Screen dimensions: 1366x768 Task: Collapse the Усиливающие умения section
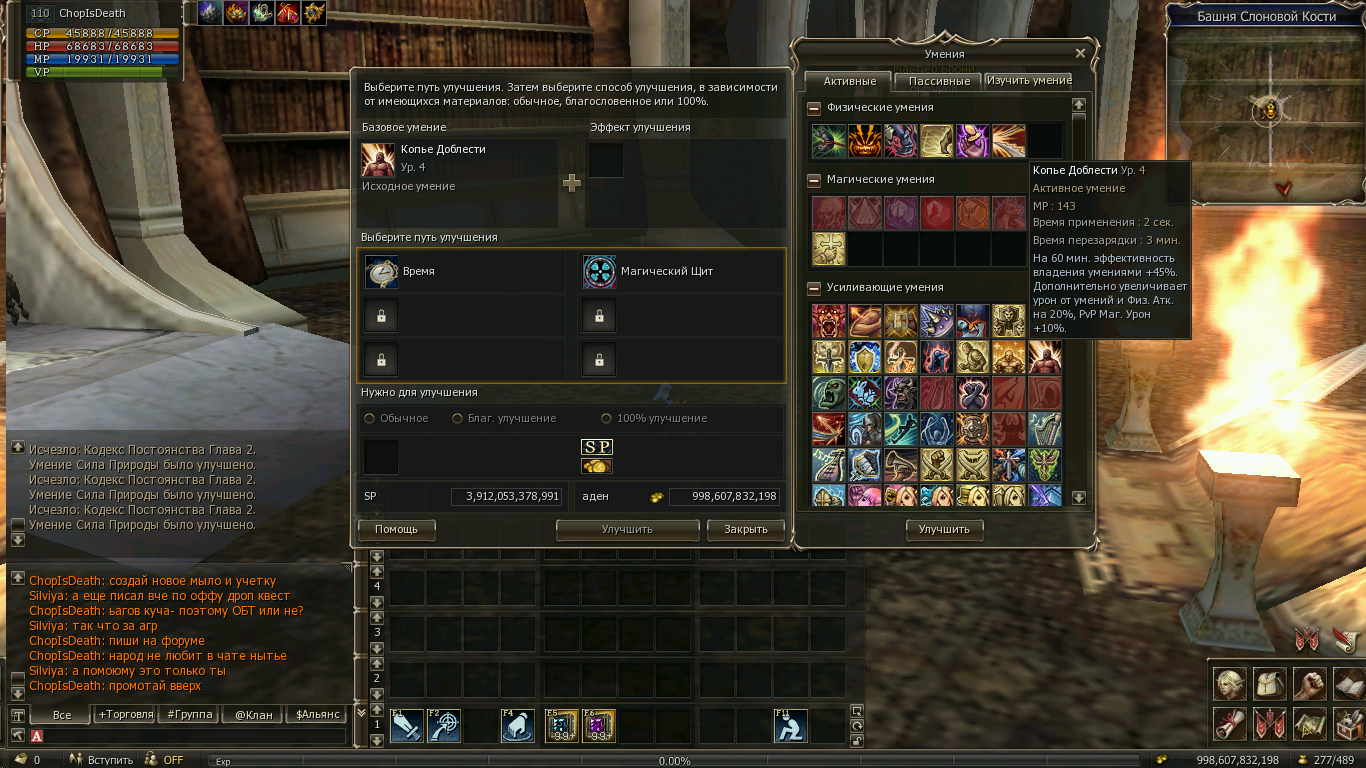[814, 288]
